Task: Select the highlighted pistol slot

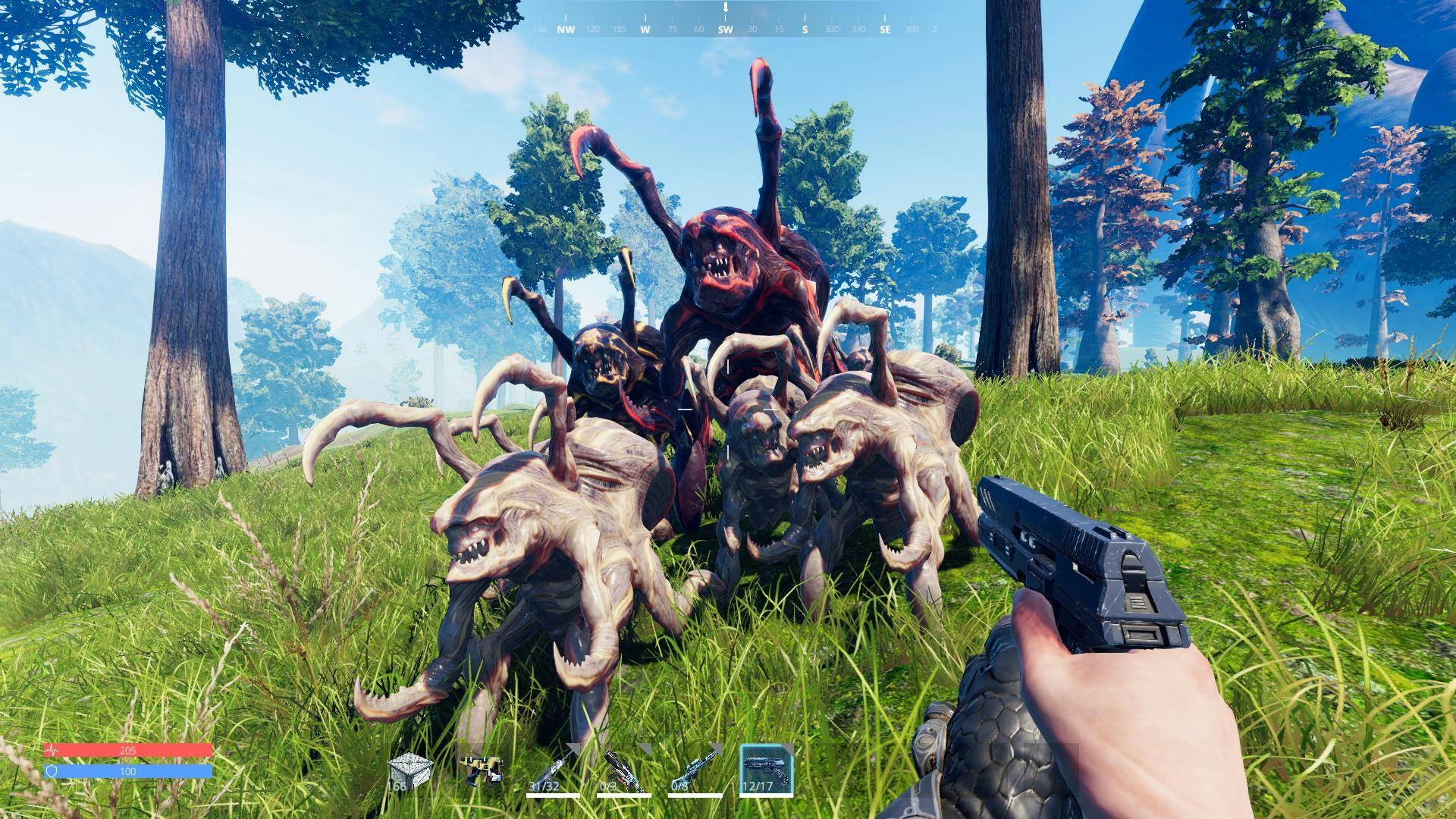Action: tap(766, 770)
